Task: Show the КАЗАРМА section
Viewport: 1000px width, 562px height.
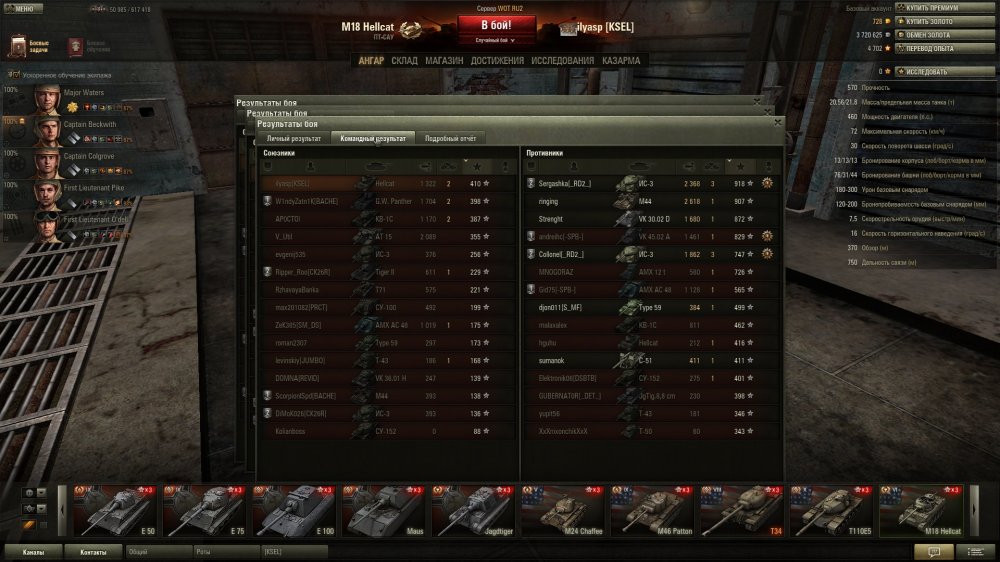Action: 621,61
